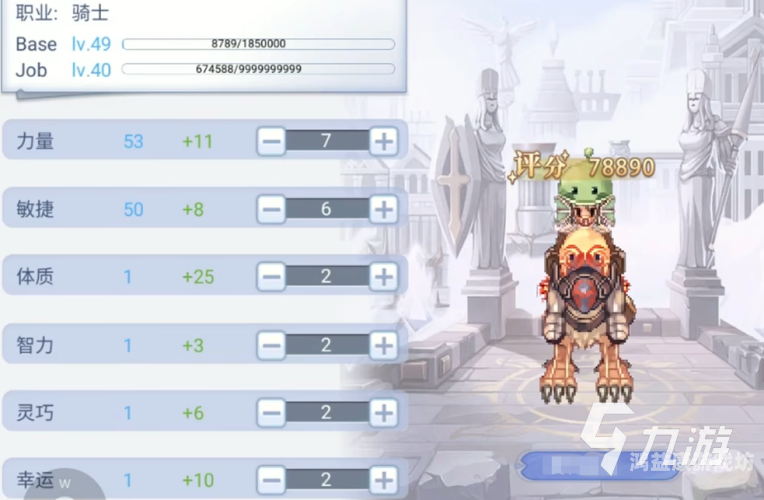764x500 pixels.
Task: Add one point to 灵巧
Action: tap(383, 412)
